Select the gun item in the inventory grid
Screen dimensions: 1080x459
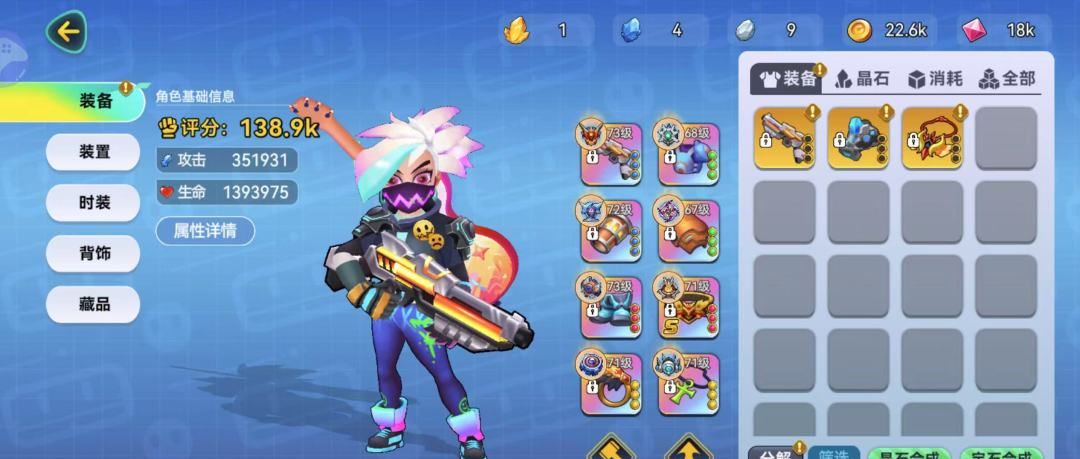[x=784, y=138]
